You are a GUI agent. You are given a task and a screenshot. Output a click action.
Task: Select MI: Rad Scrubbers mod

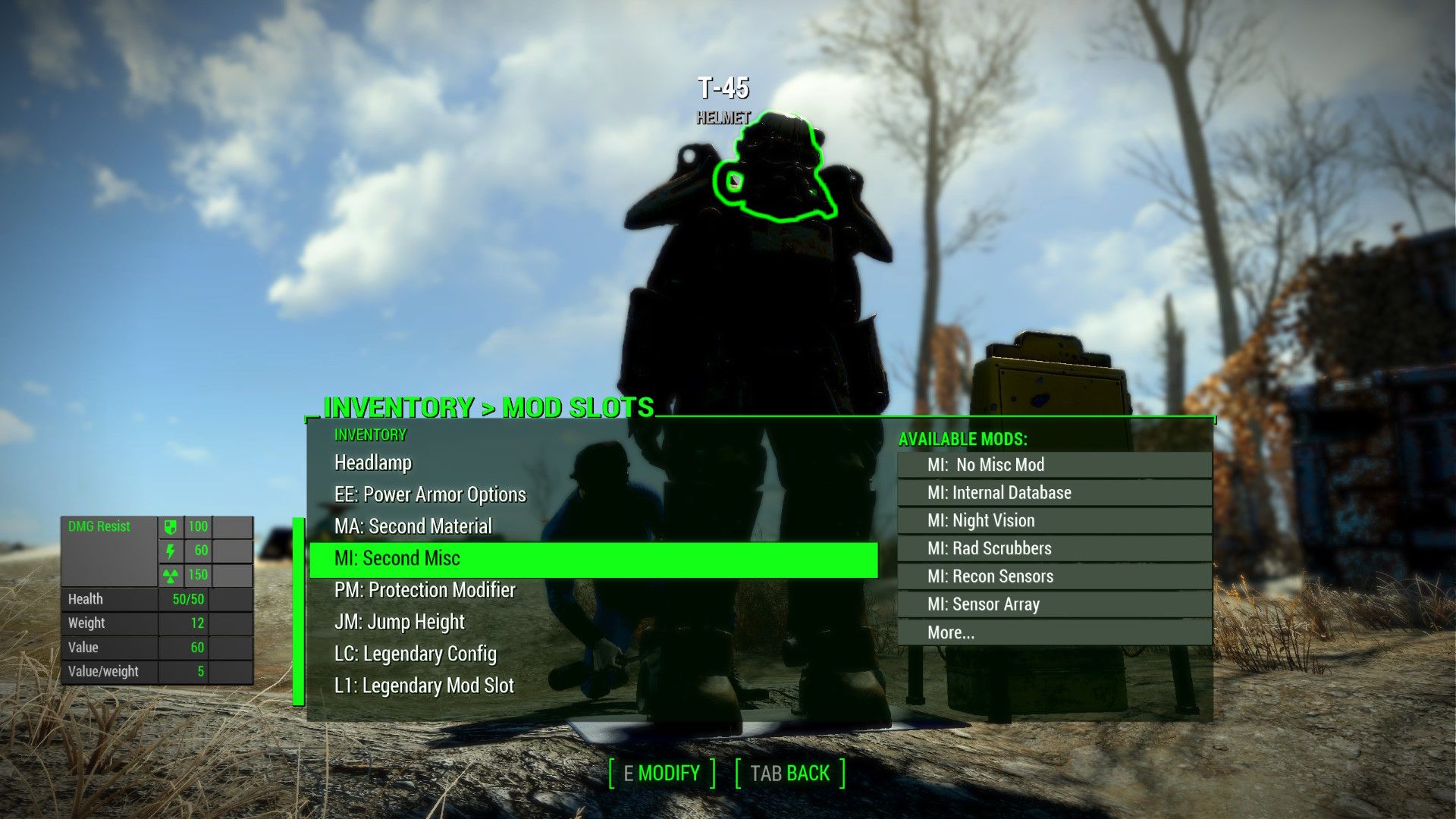[990, 548]
